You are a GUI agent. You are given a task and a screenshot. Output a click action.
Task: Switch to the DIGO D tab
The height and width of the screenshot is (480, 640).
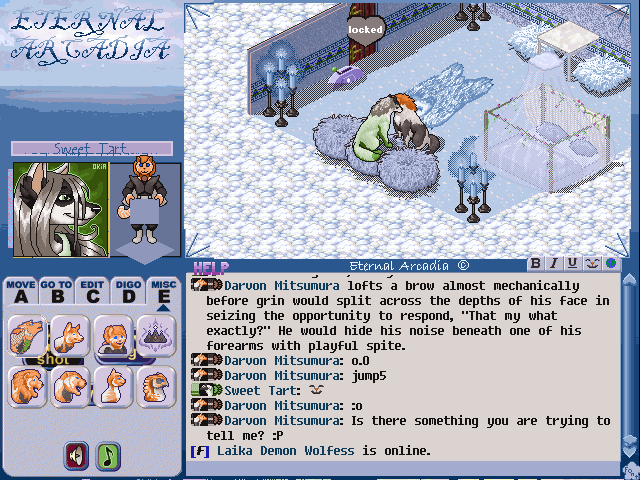(128, 290)
